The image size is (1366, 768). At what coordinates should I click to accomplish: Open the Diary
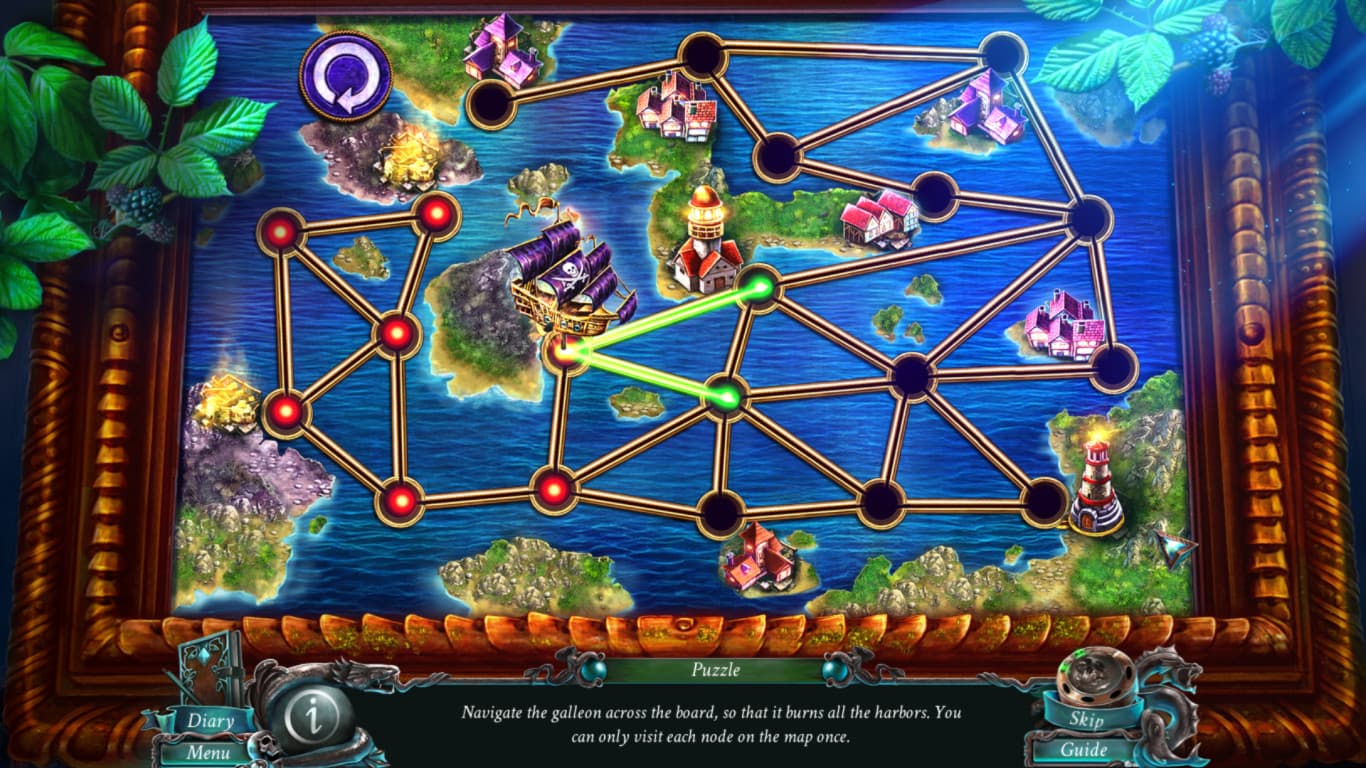[x=210, y=720]
